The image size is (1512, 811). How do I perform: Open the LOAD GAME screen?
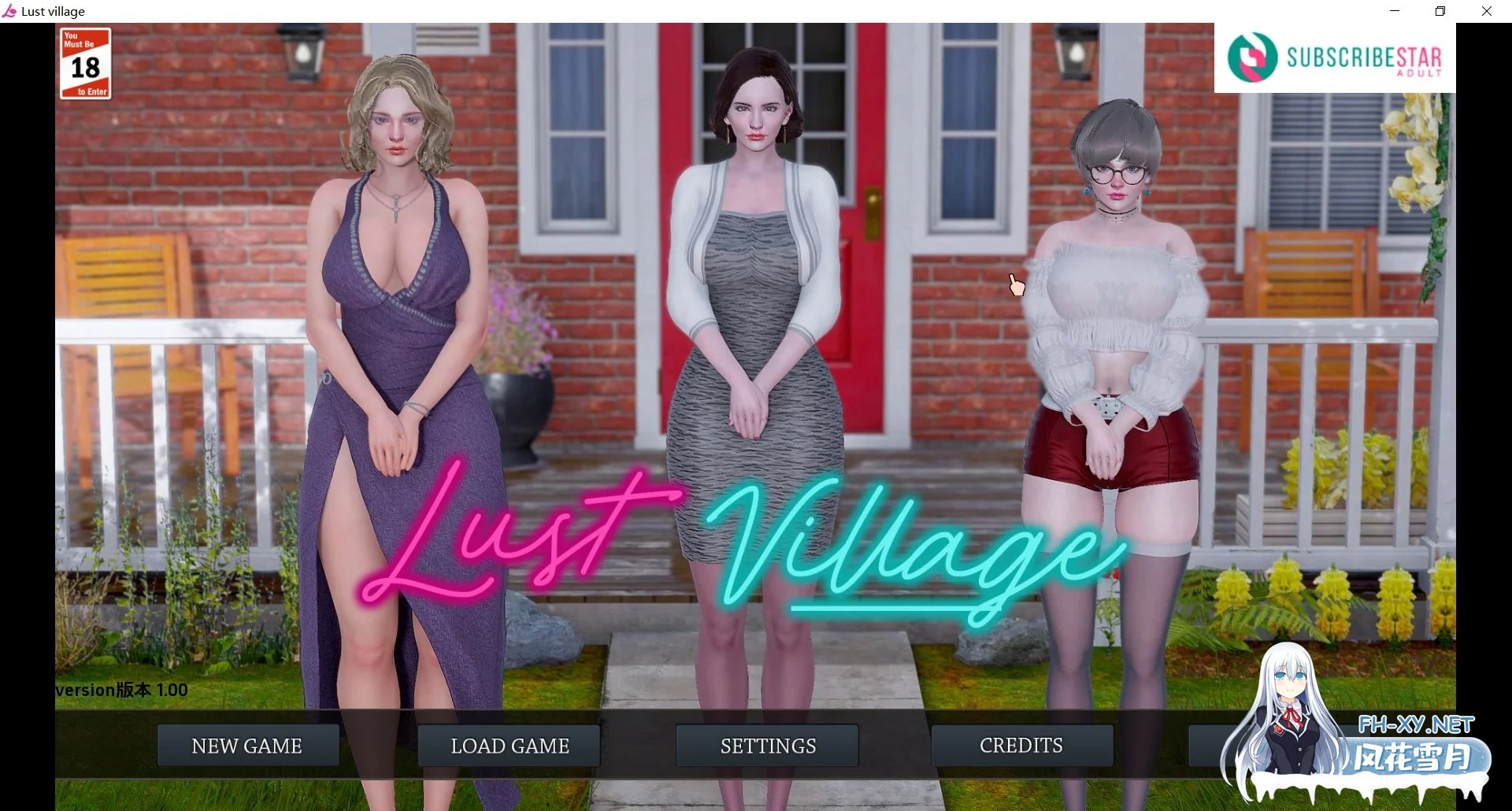pyautogui.click(x=508, y=746)
